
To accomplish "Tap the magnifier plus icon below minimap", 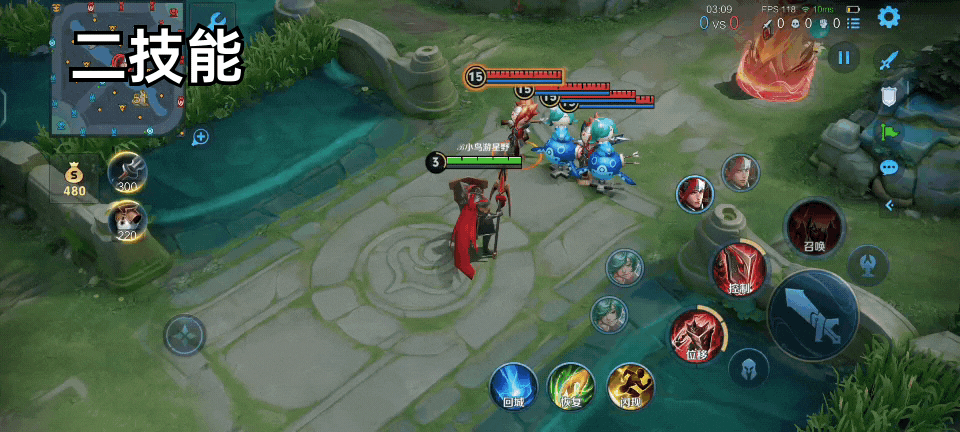I will point(201,137).
